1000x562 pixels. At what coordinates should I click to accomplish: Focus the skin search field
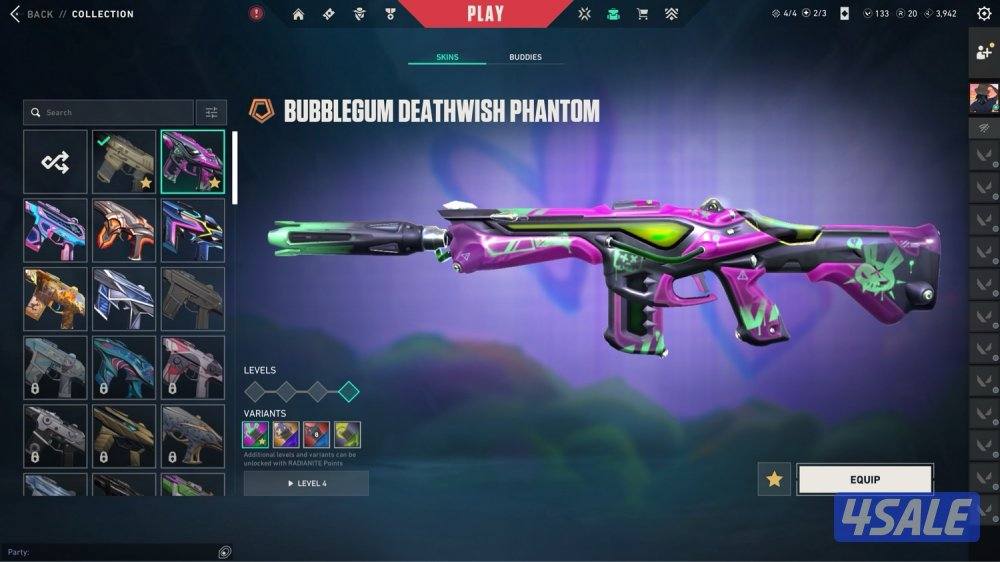tap(110, 112)
